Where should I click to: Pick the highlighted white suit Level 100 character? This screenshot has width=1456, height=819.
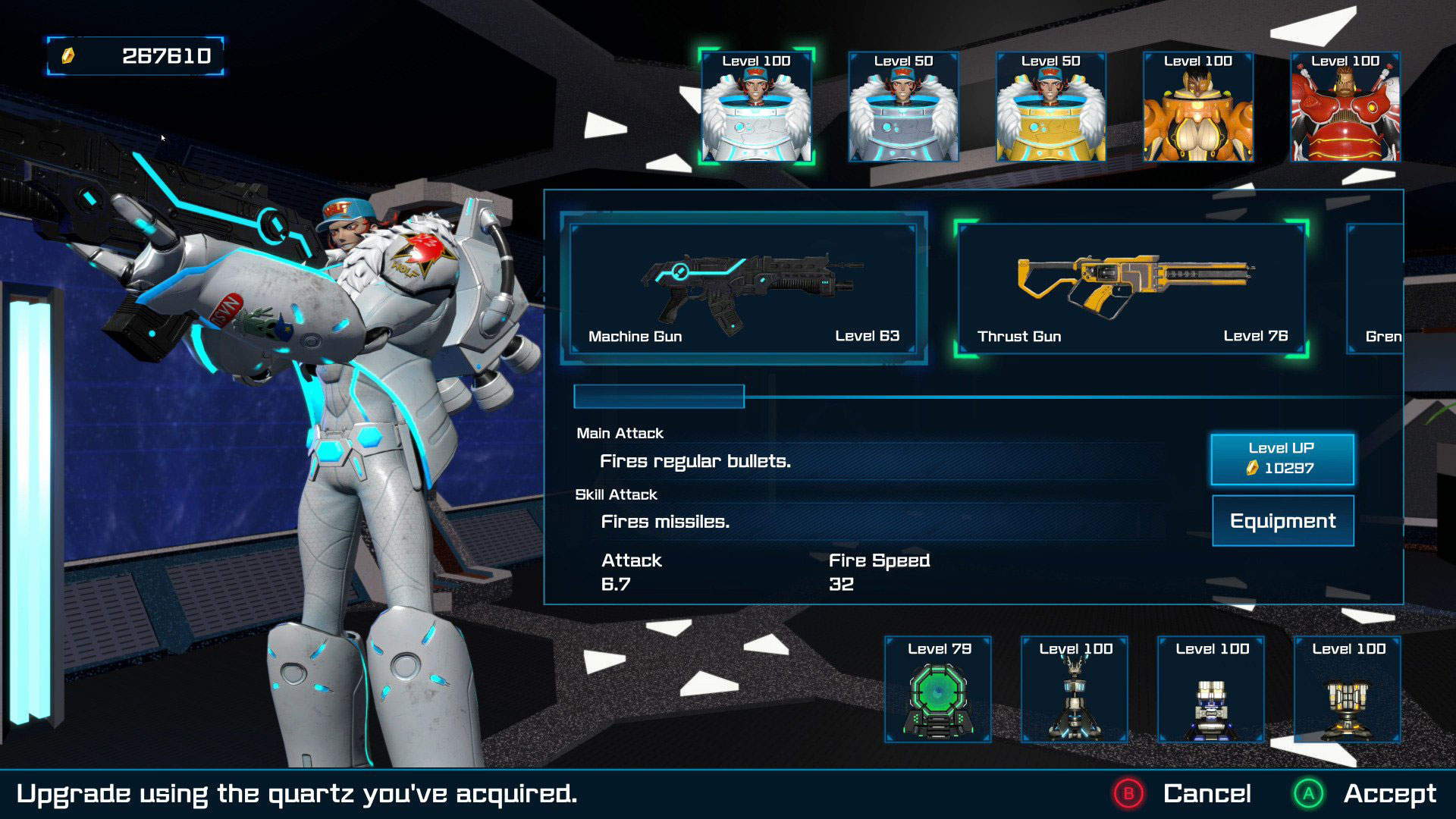coord(756,107)
